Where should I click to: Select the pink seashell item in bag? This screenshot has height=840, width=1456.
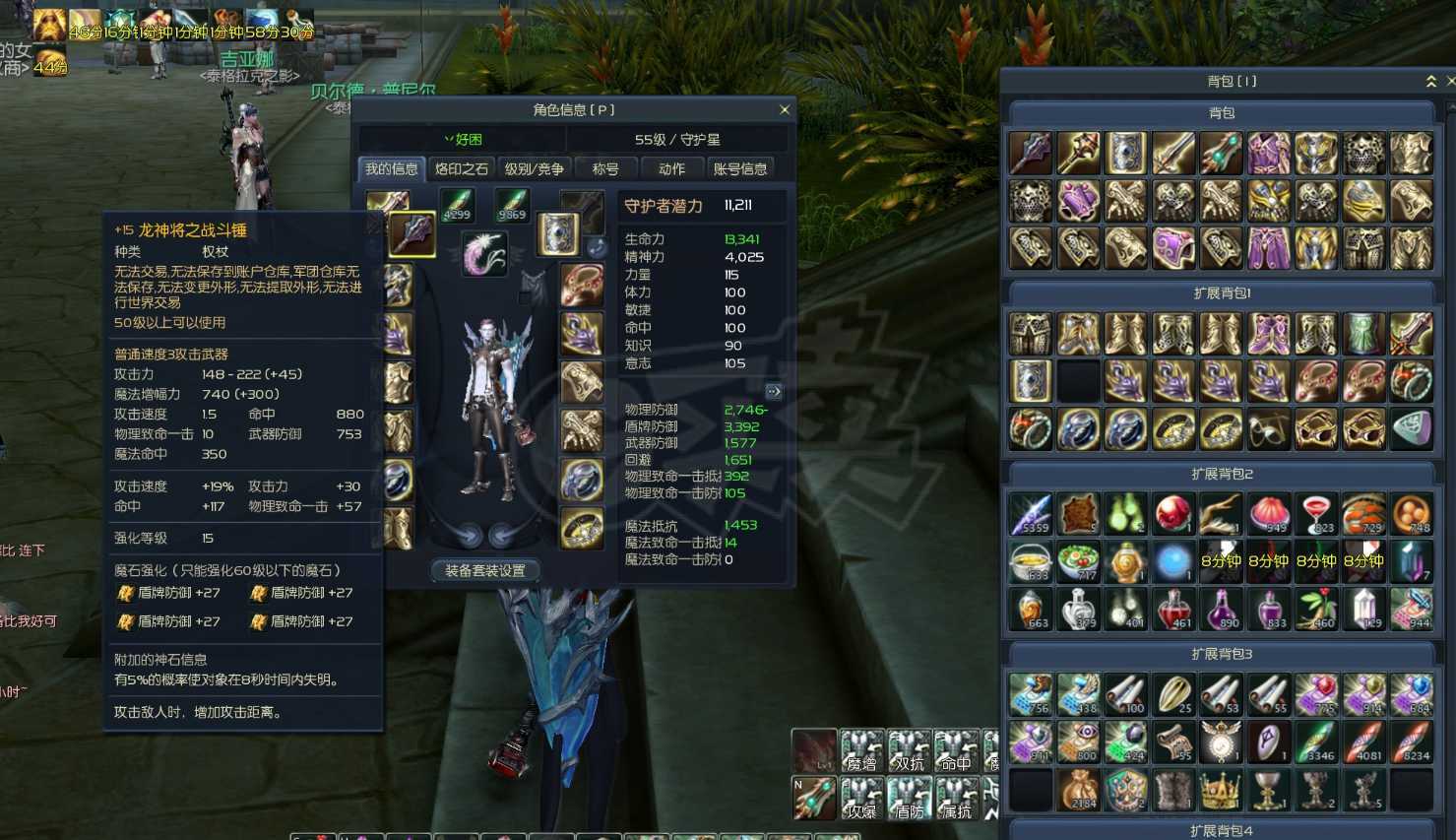1269,514
